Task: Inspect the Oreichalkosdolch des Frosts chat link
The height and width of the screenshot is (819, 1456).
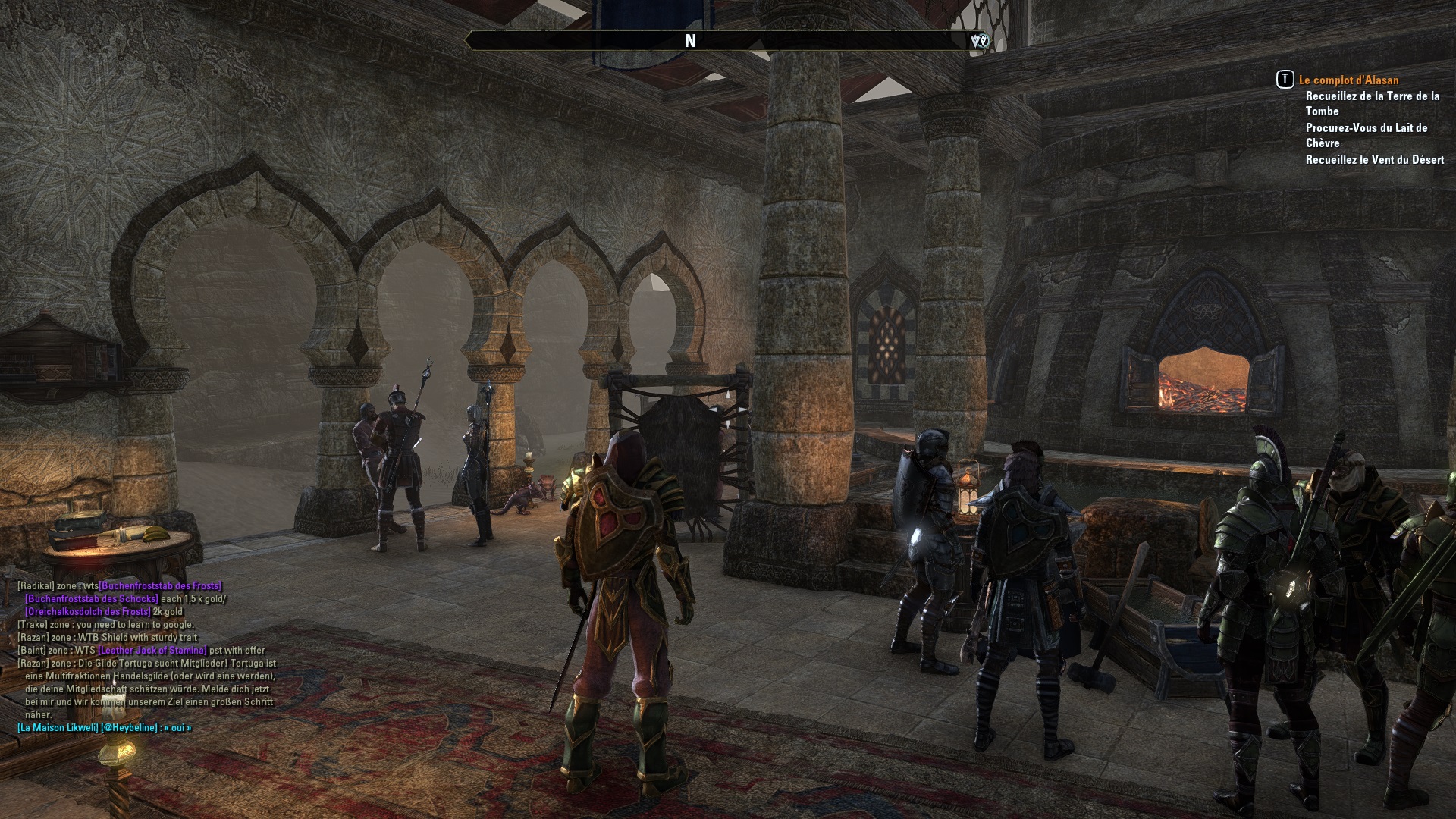Action: tap(88, 612)
